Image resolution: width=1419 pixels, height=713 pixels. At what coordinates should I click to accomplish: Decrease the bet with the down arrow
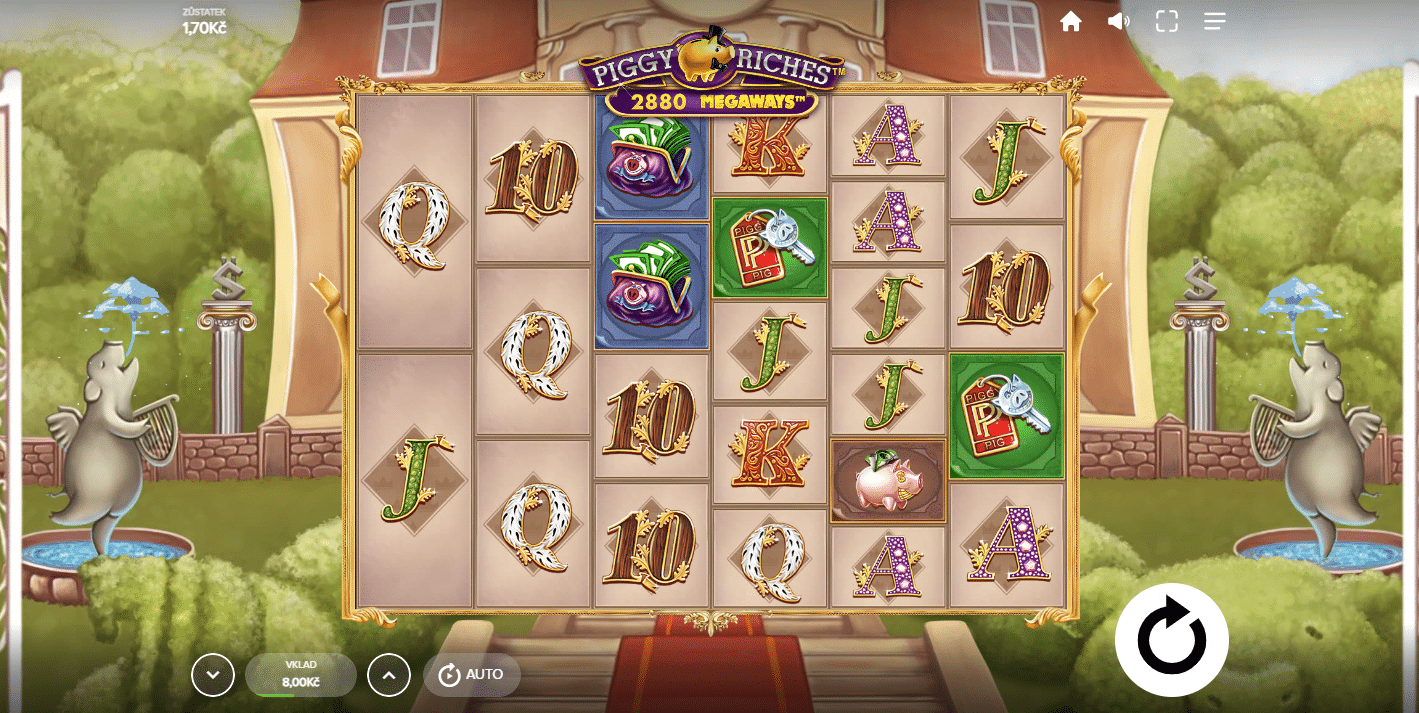(x=213, y=675)
